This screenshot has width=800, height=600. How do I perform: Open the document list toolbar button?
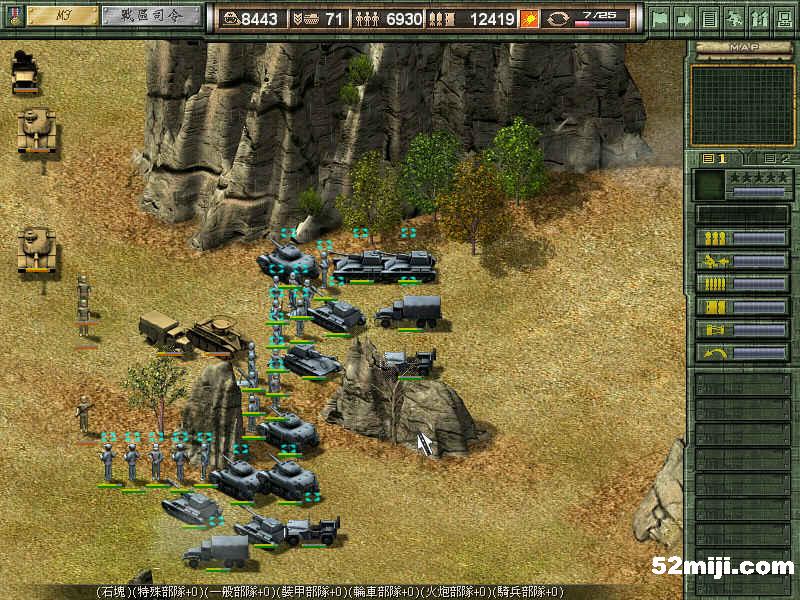click(x=709, y=18)
